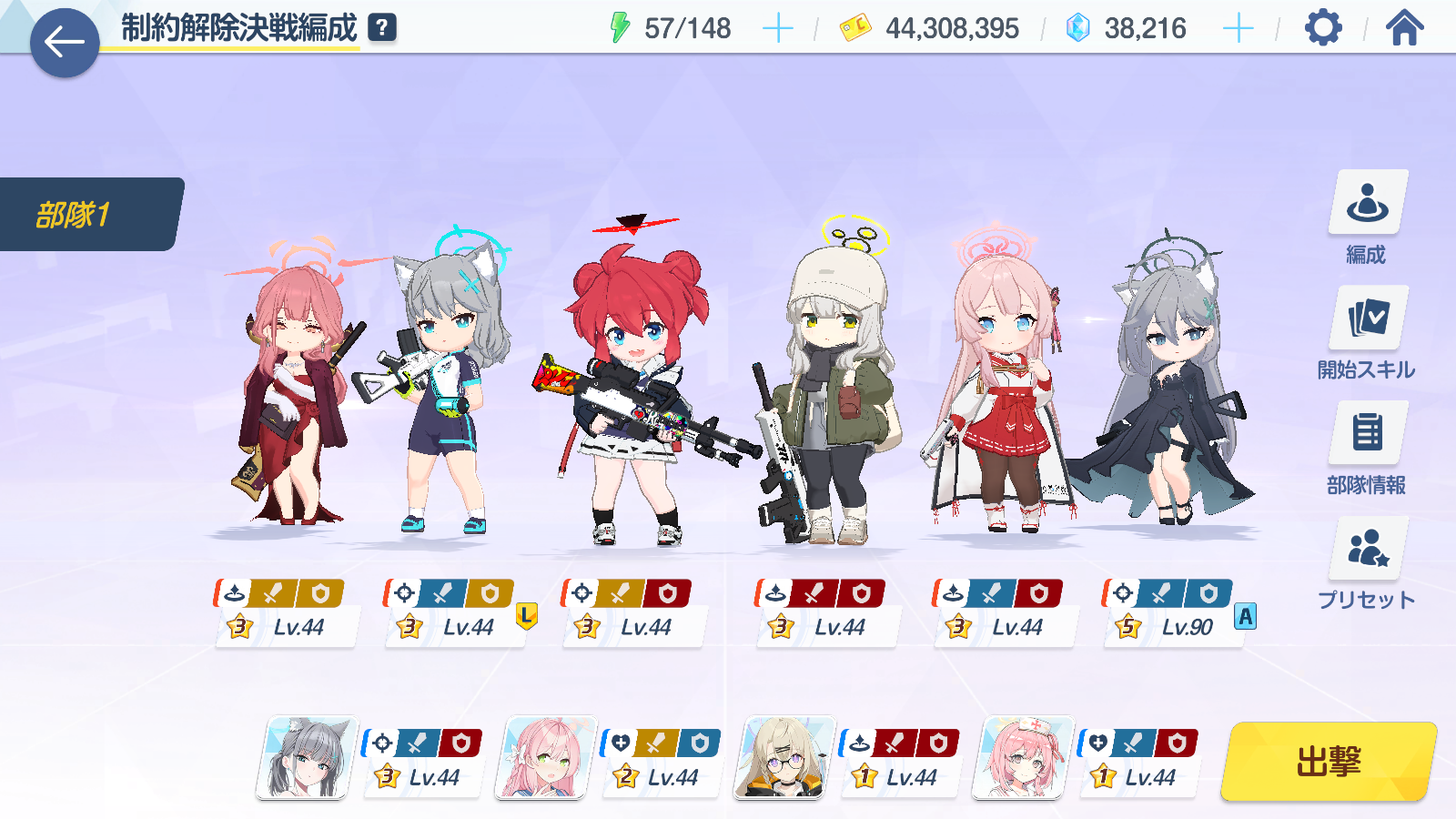Open the gear settings menu
This screenshot has height=819, width=1456.
click(1323, 28)
